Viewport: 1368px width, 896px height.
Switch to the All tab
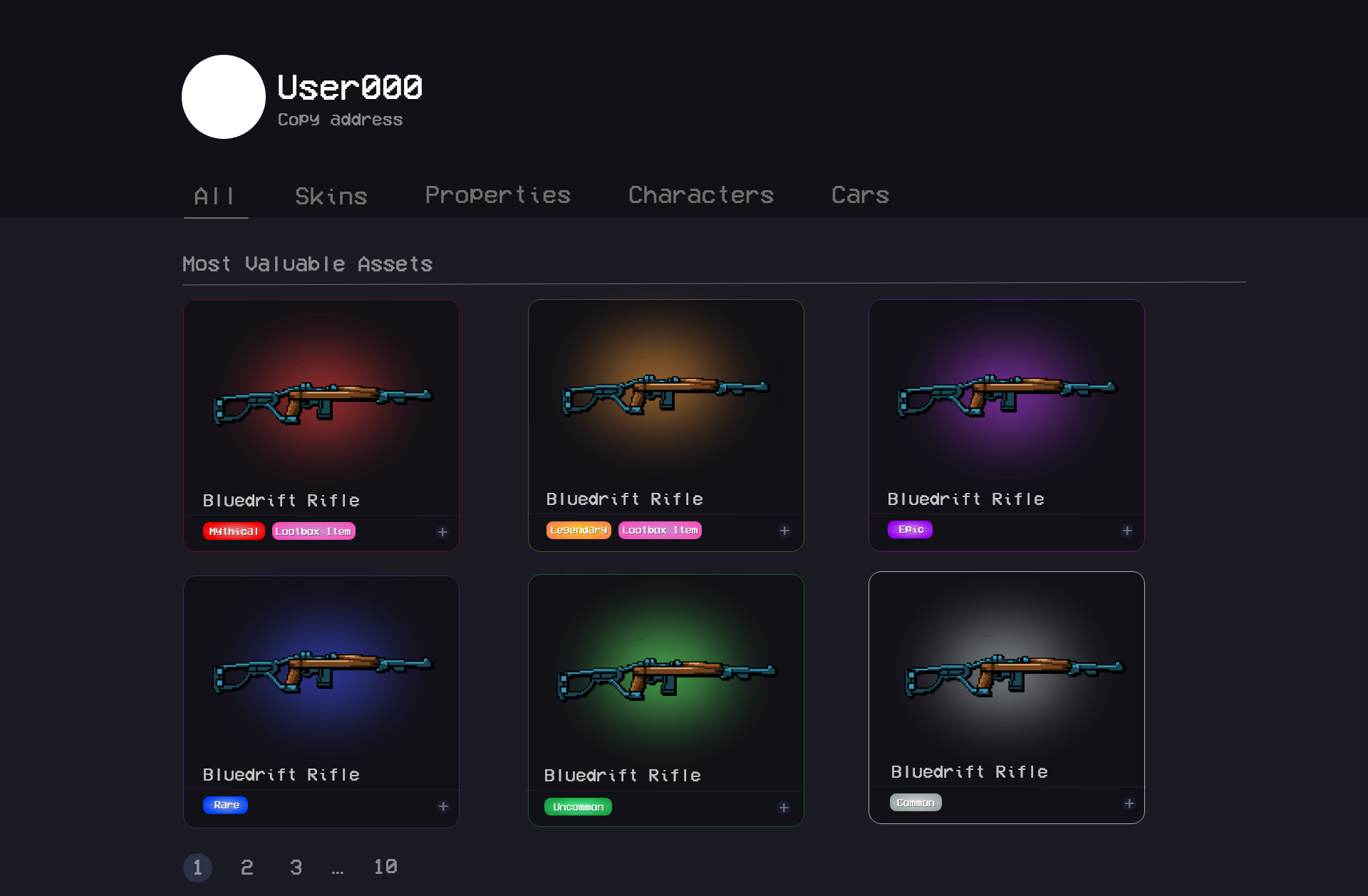[214, 196]
